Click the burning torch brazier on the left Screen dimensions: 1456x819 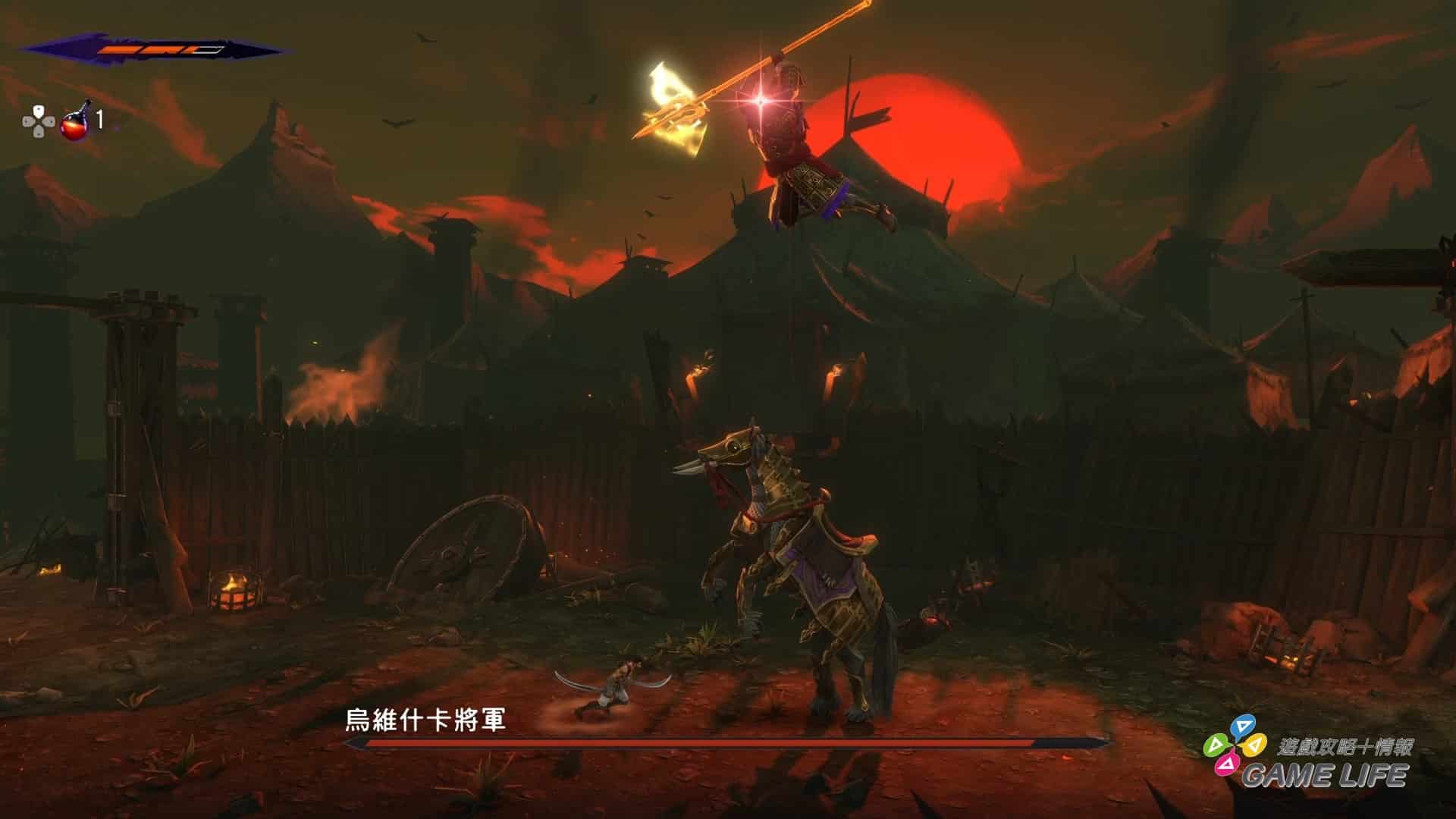click(235, 591)
